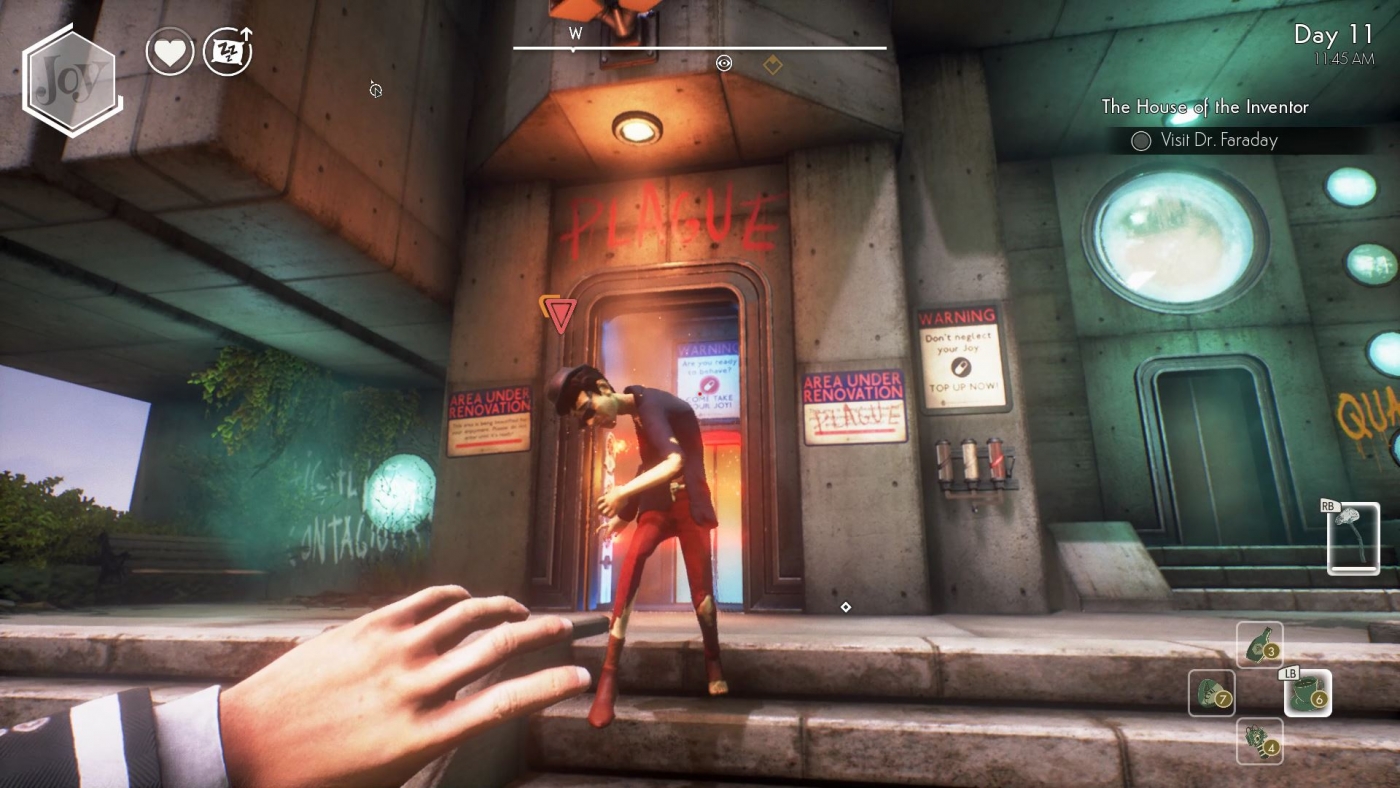Click the diamond waypoint marker on the compass

[772, 63]
